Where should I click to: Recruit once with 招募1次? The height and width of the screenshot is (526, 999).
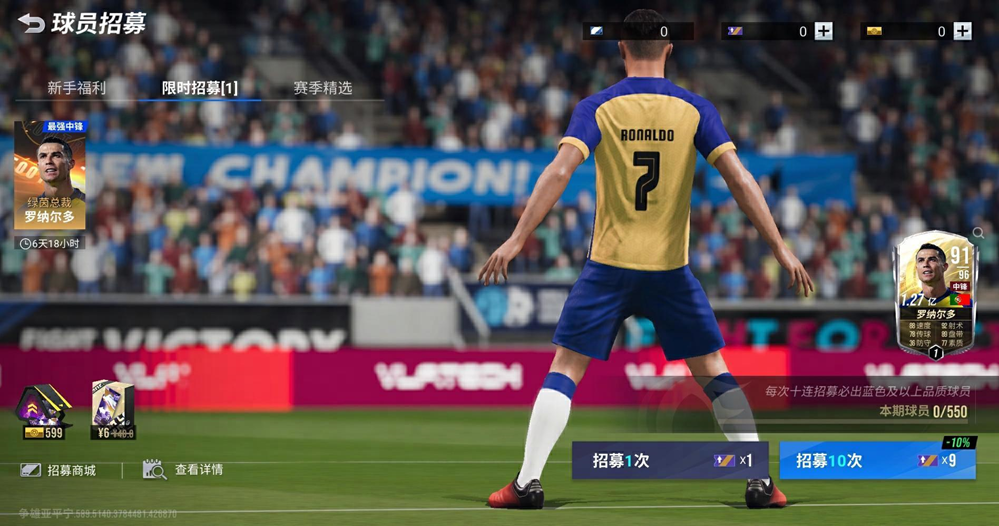click(670, 461)
